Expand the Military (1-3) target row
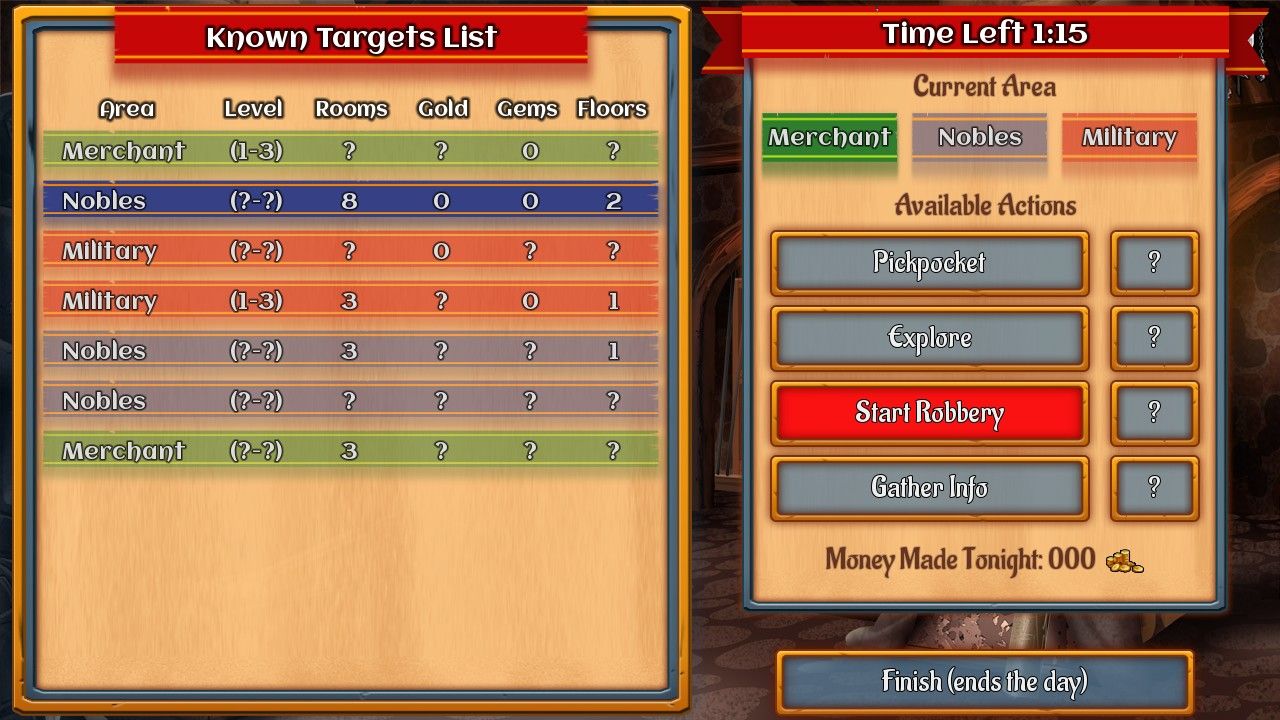 [350, 300]
